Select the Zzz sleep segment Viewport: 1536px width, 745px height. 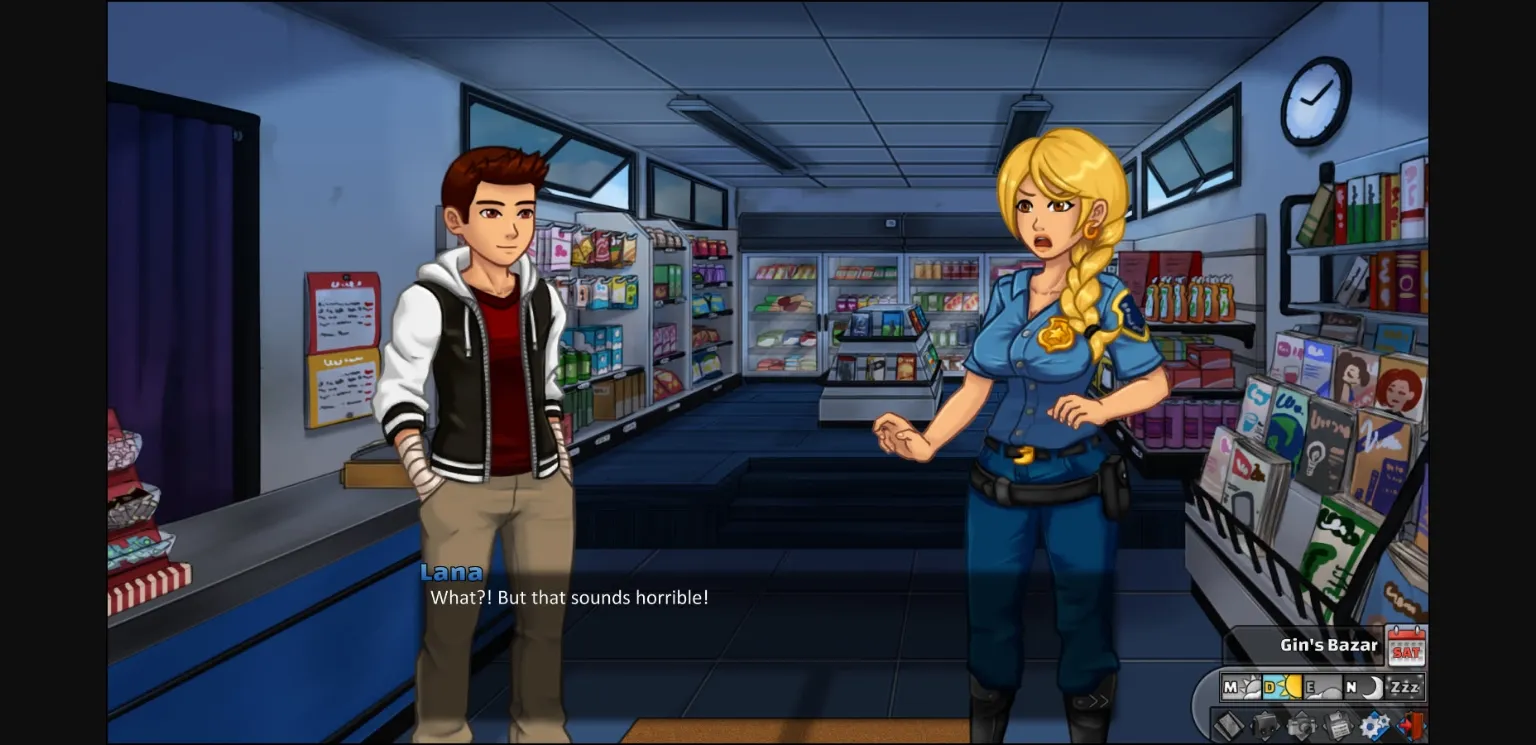tap(1406, 687)
